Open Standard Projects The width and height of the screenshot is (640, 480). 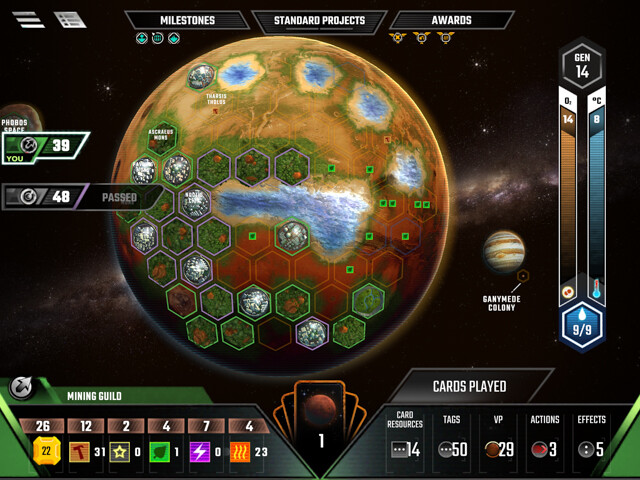[320, 20]
